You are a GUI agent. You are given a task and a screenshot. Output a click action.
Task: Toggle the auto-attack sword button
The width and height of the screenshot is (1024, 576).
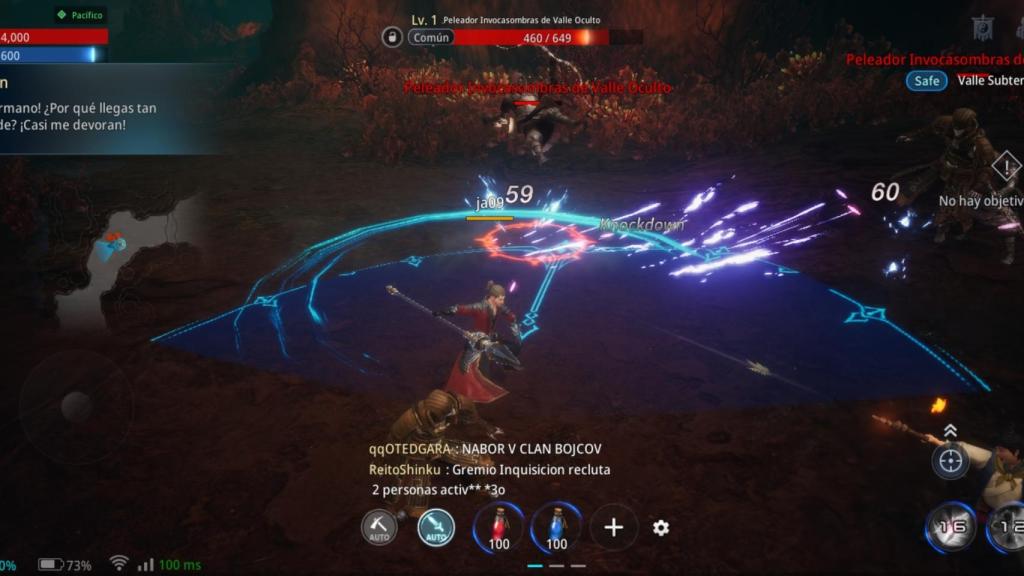coord(436,527)
